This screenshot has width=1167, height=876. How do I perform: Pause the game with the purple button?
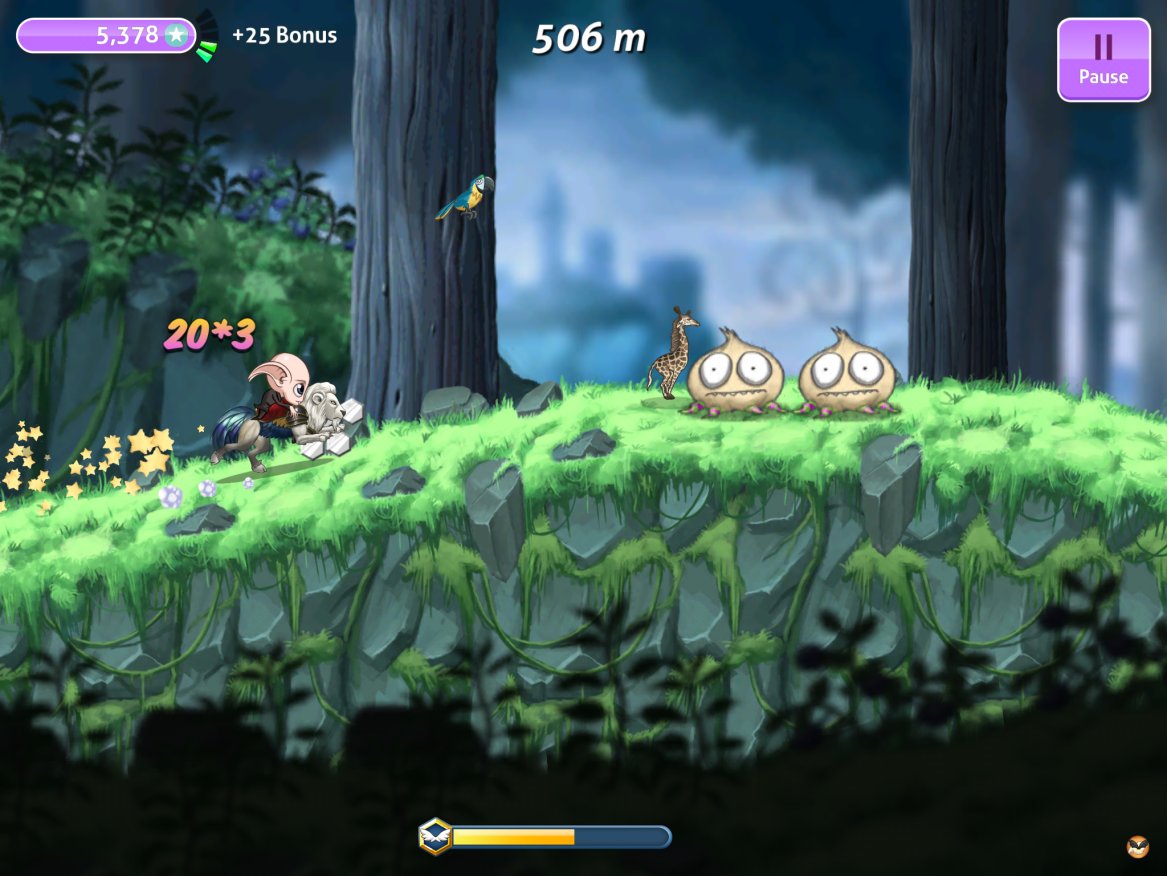pos(1104,60)
